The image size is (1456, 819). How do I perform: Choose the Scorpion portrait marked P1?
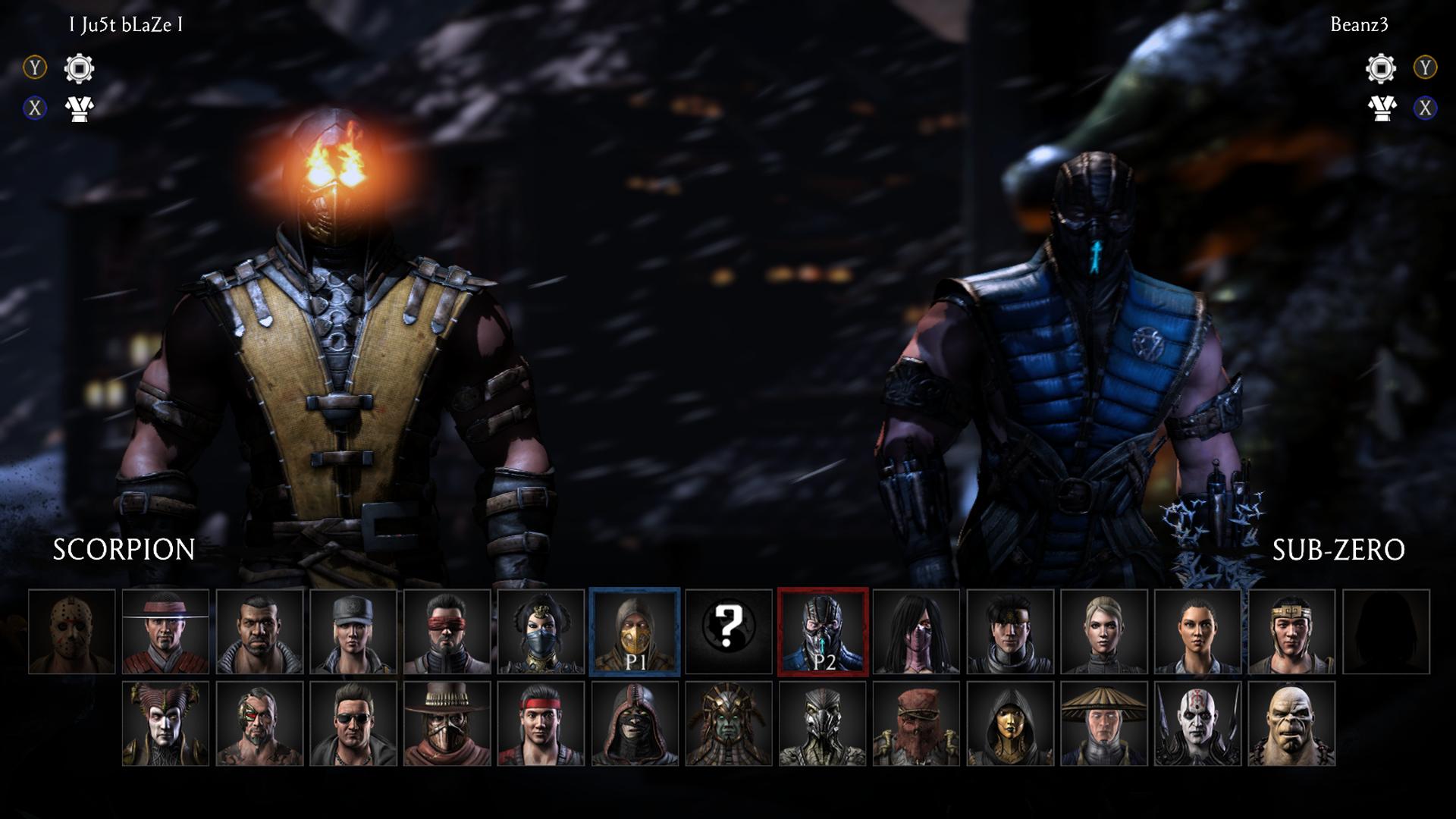635,632
